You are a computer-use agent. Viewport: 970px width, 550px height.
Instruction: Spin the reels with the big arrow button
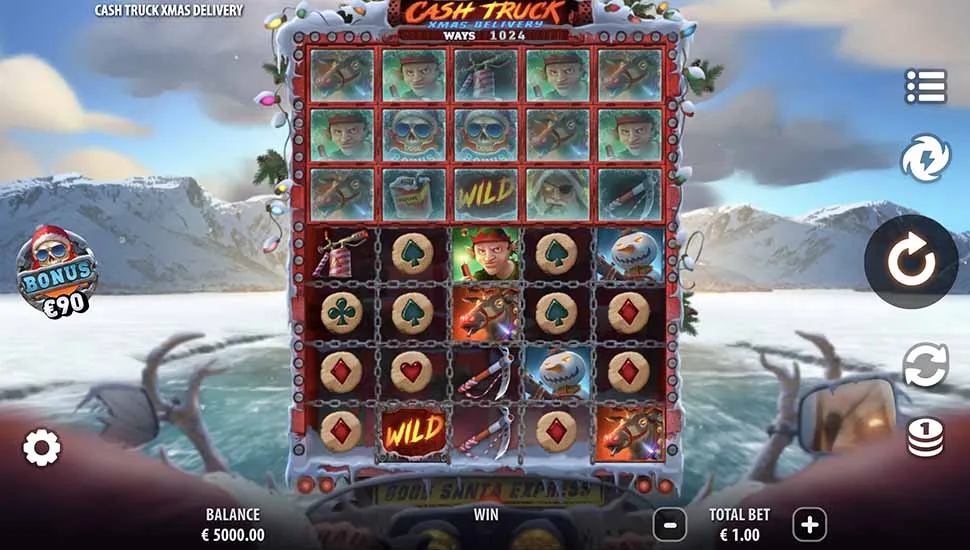pos(910,263)
